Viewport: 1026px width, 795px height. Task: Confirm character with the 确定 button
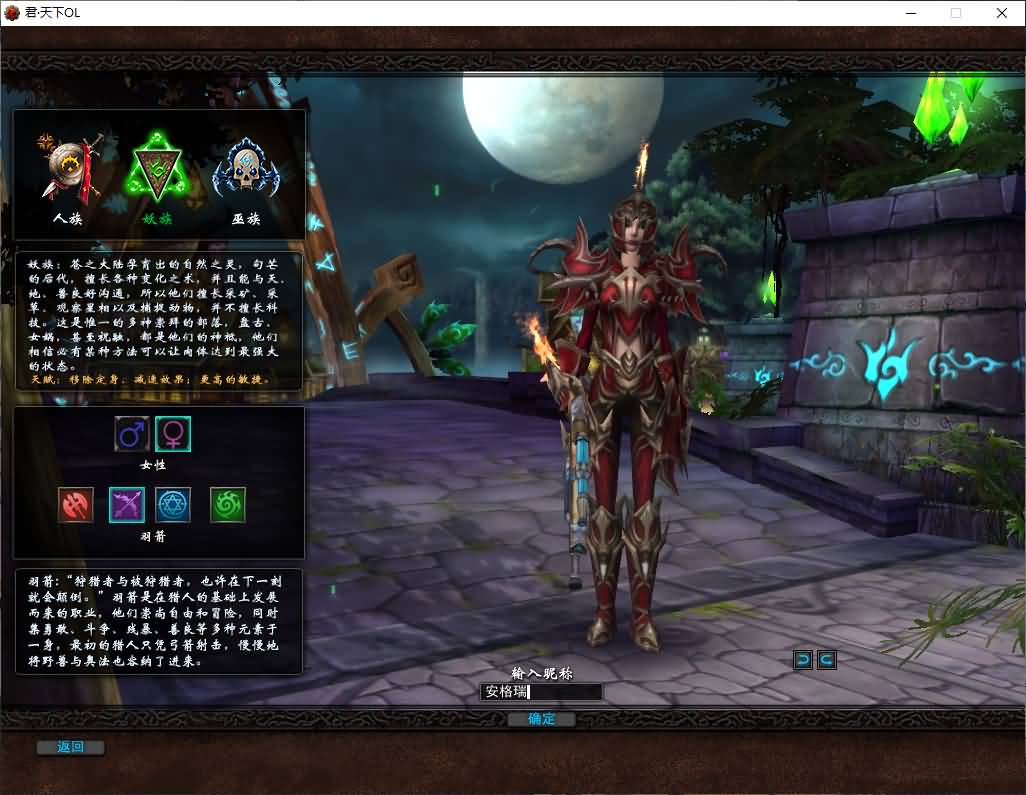pyautogui.click(x=541, y=719)
